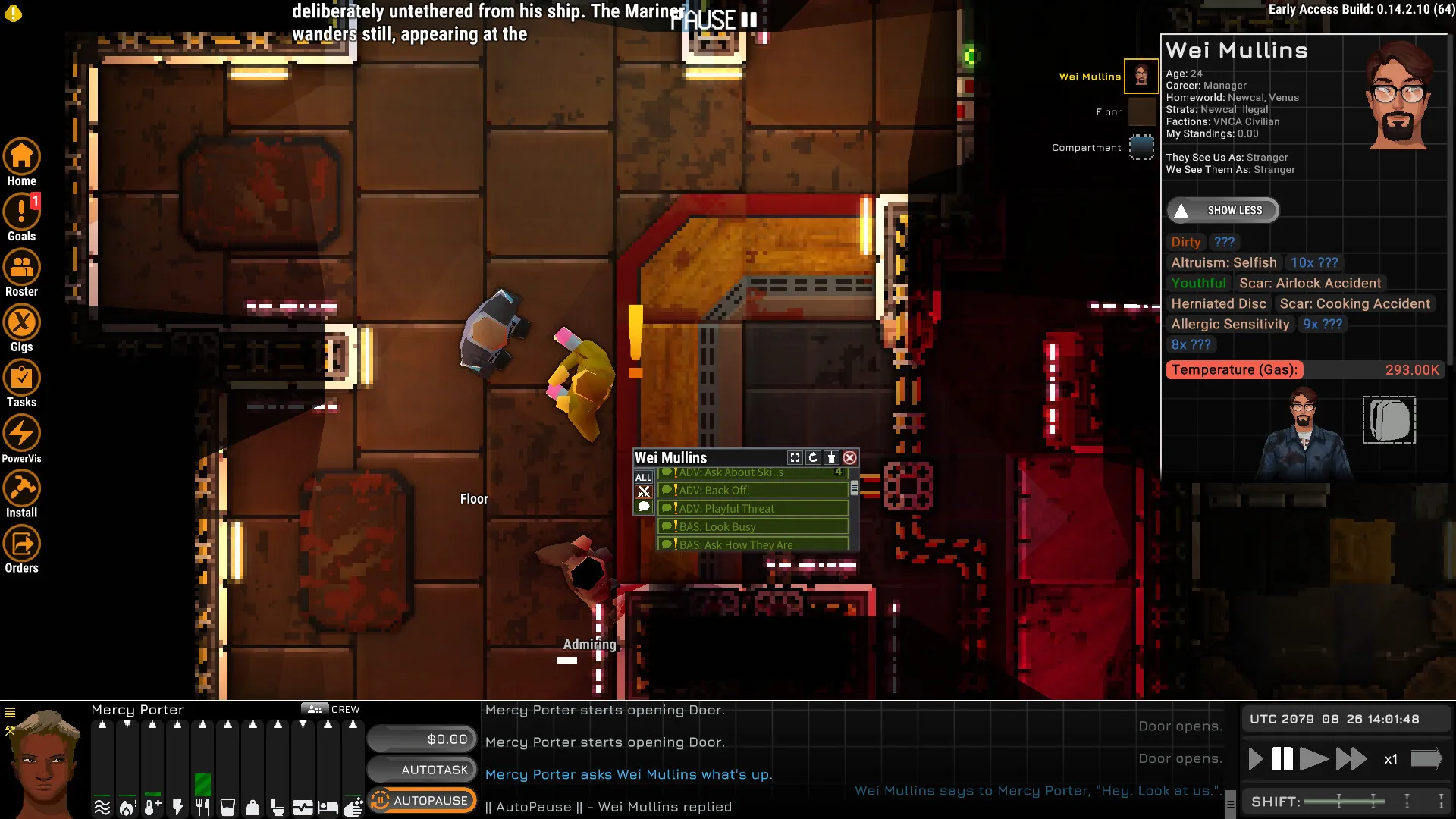Toggle the AUTOTASK button

point(422,770)
